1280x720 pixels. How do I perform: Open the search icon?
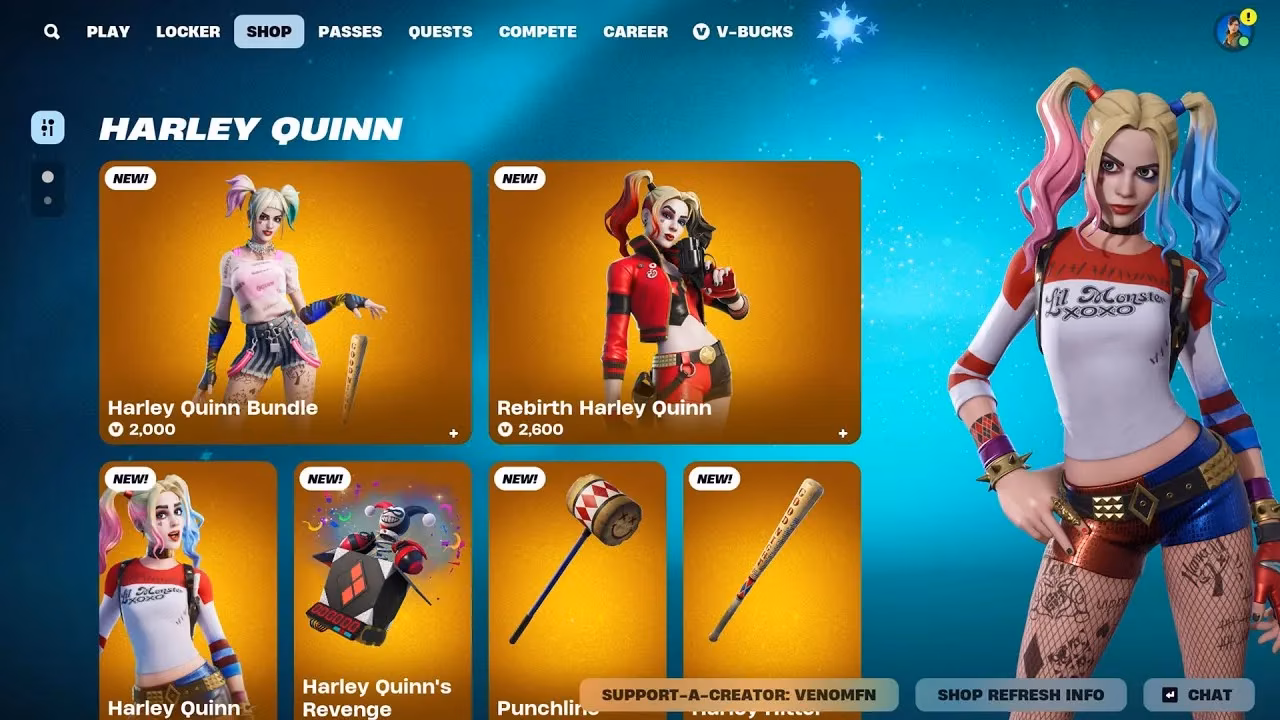coord(51,31)
